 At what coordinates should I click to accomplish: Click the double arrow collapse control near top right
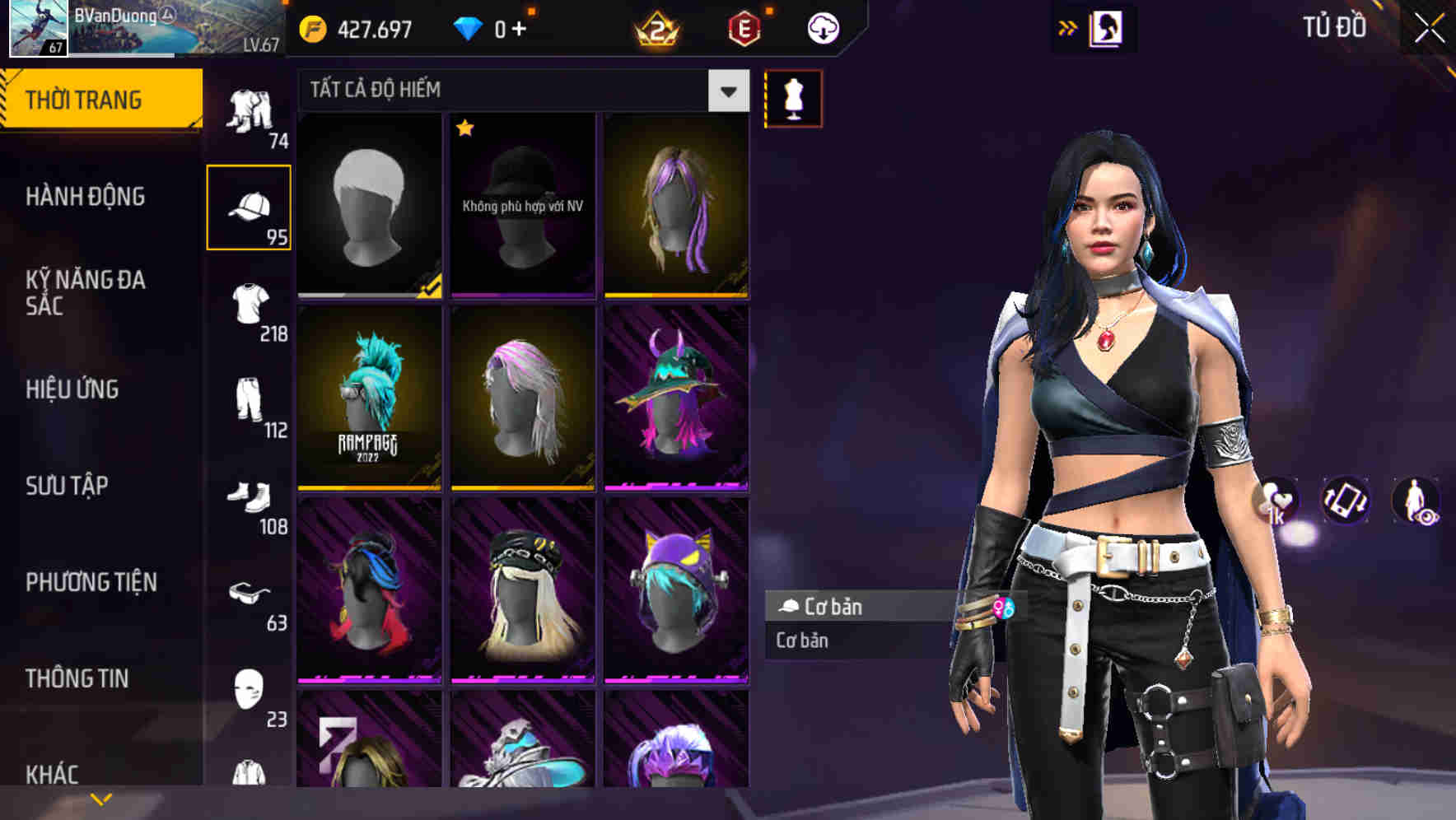tap(1068, 27)
